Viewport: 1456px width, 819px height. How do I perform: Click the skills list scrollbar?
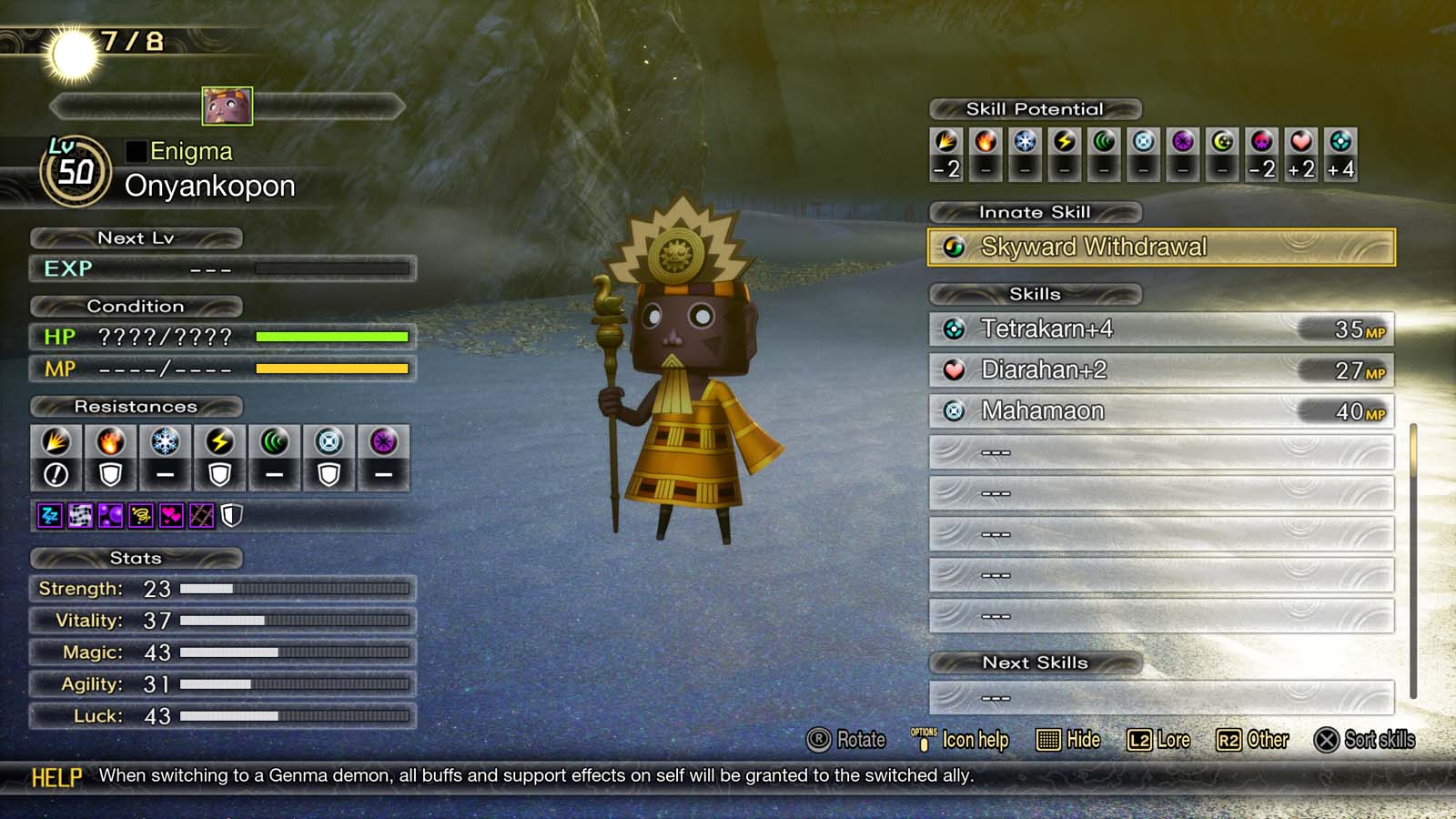[1413, 560]
